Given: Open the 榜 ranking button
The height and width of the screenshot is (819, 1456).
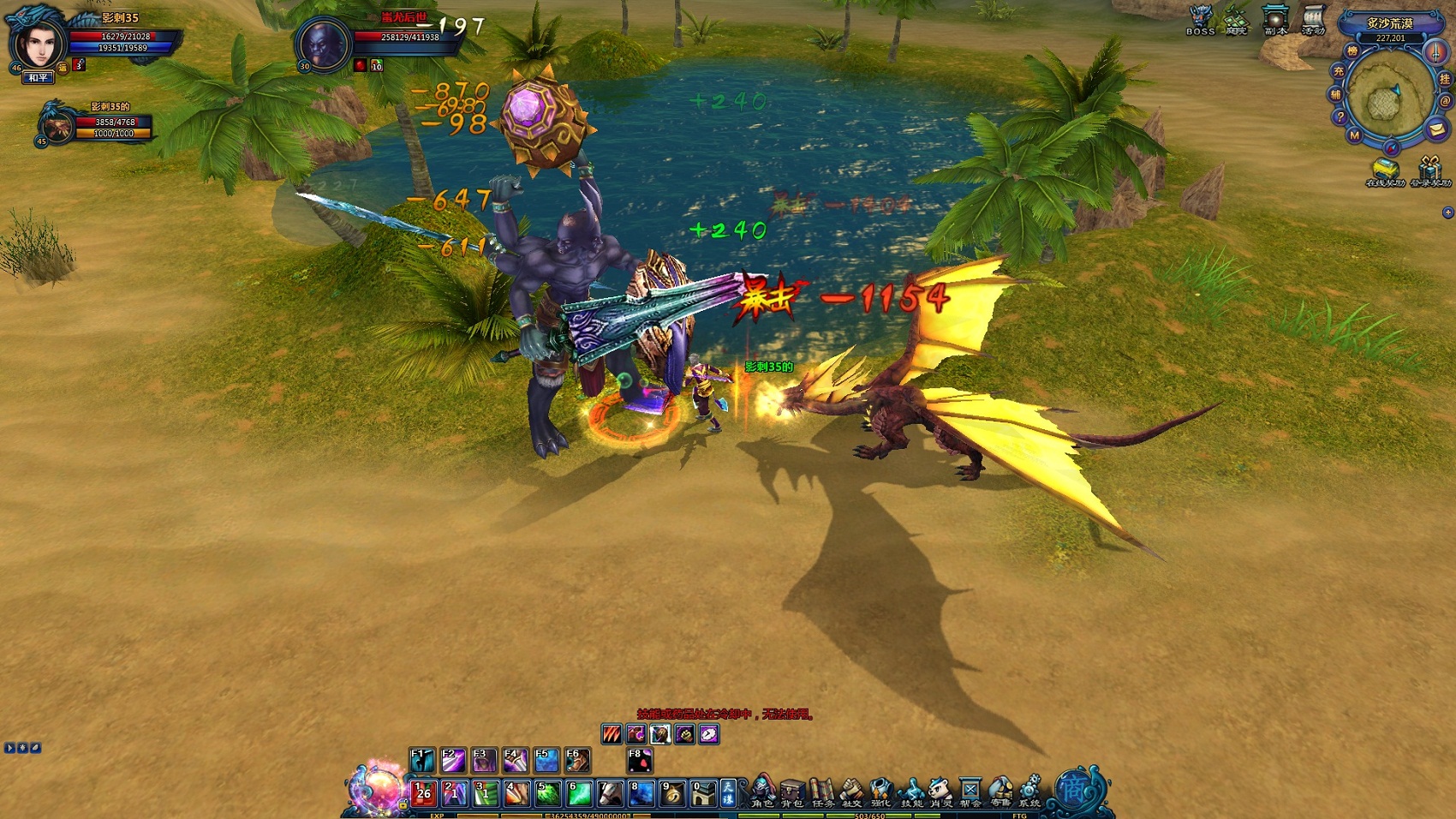Looking at the screenshot, I should click(1352, 51).
